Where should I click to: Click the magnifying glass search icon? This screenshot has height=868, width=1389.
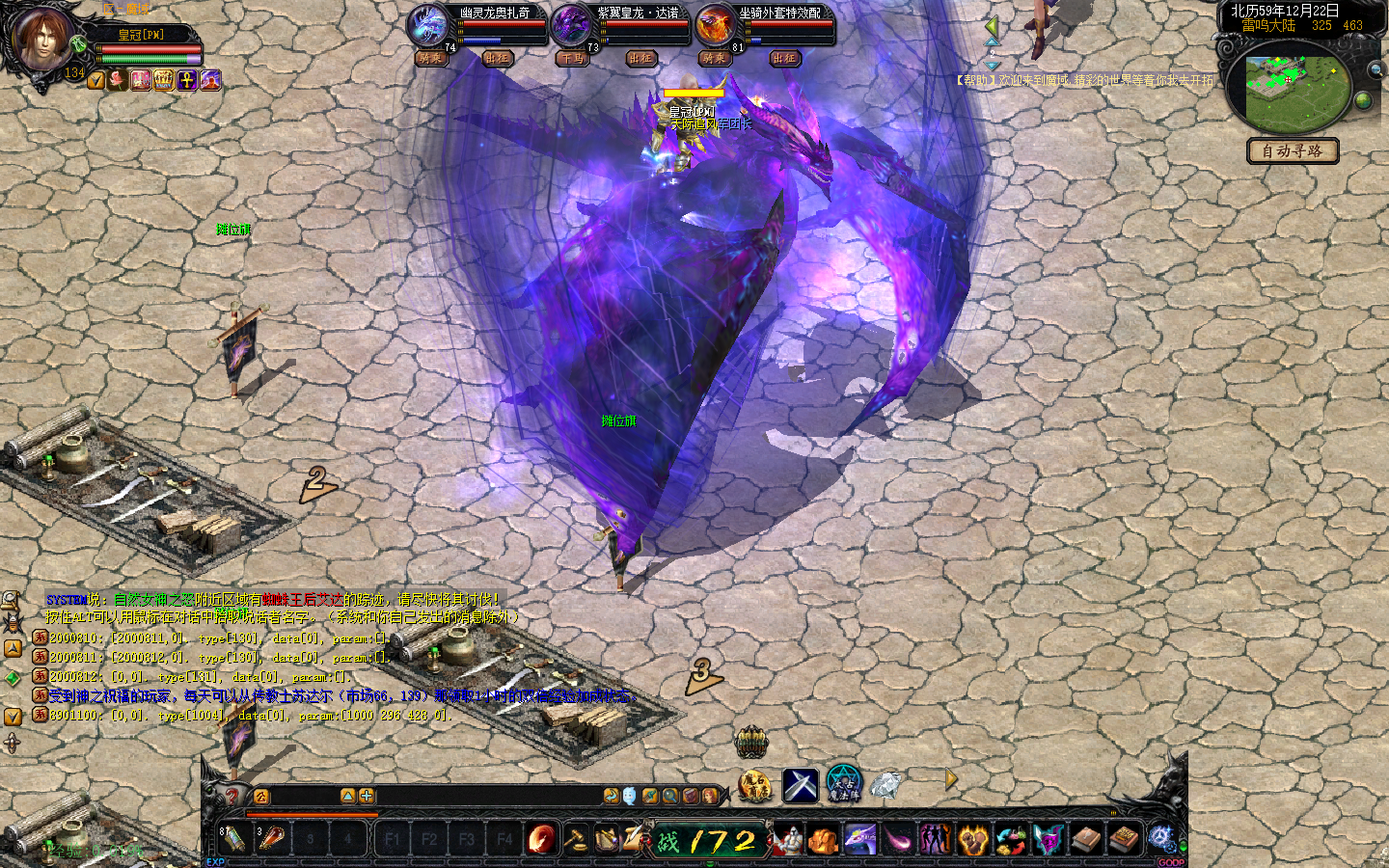[x=669, y=796]
